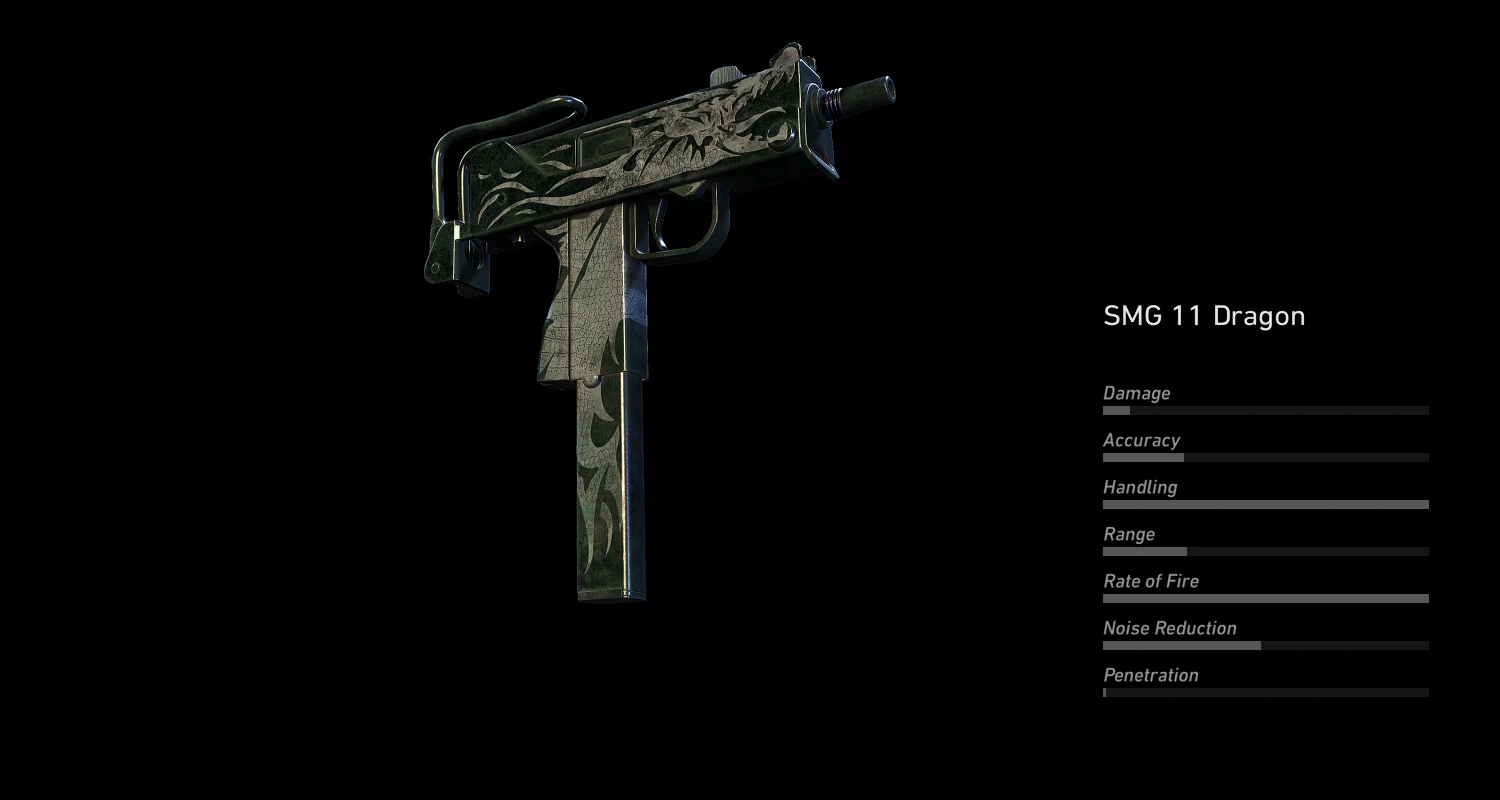
Task: Click the Handling progress bar
Action: pos(1265,504)
